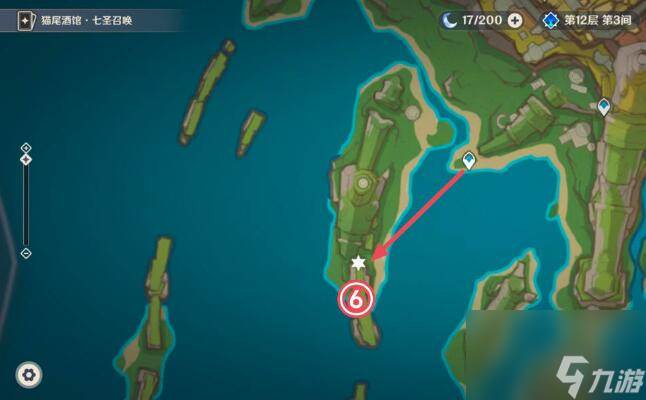This screenshot has height=400, width=646.
Task: Click the white star map marker
Action: 359,263
